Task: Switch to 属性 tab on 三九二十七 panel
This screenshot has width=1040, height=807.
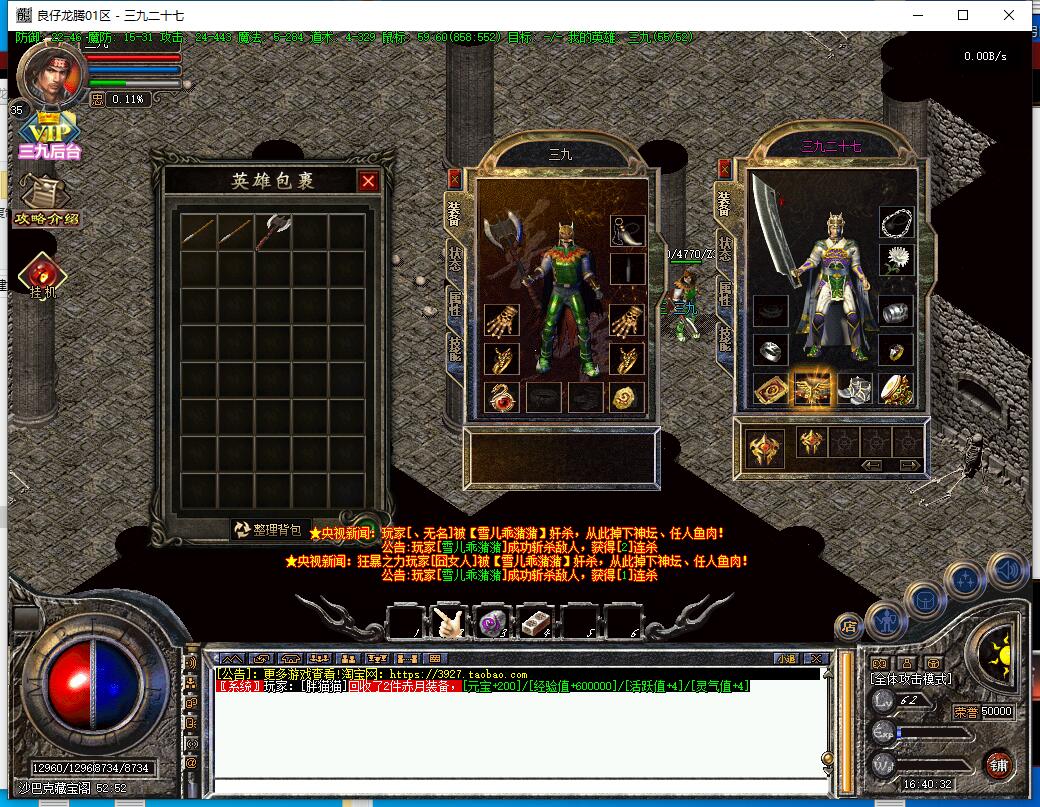Action: (724, 294)
